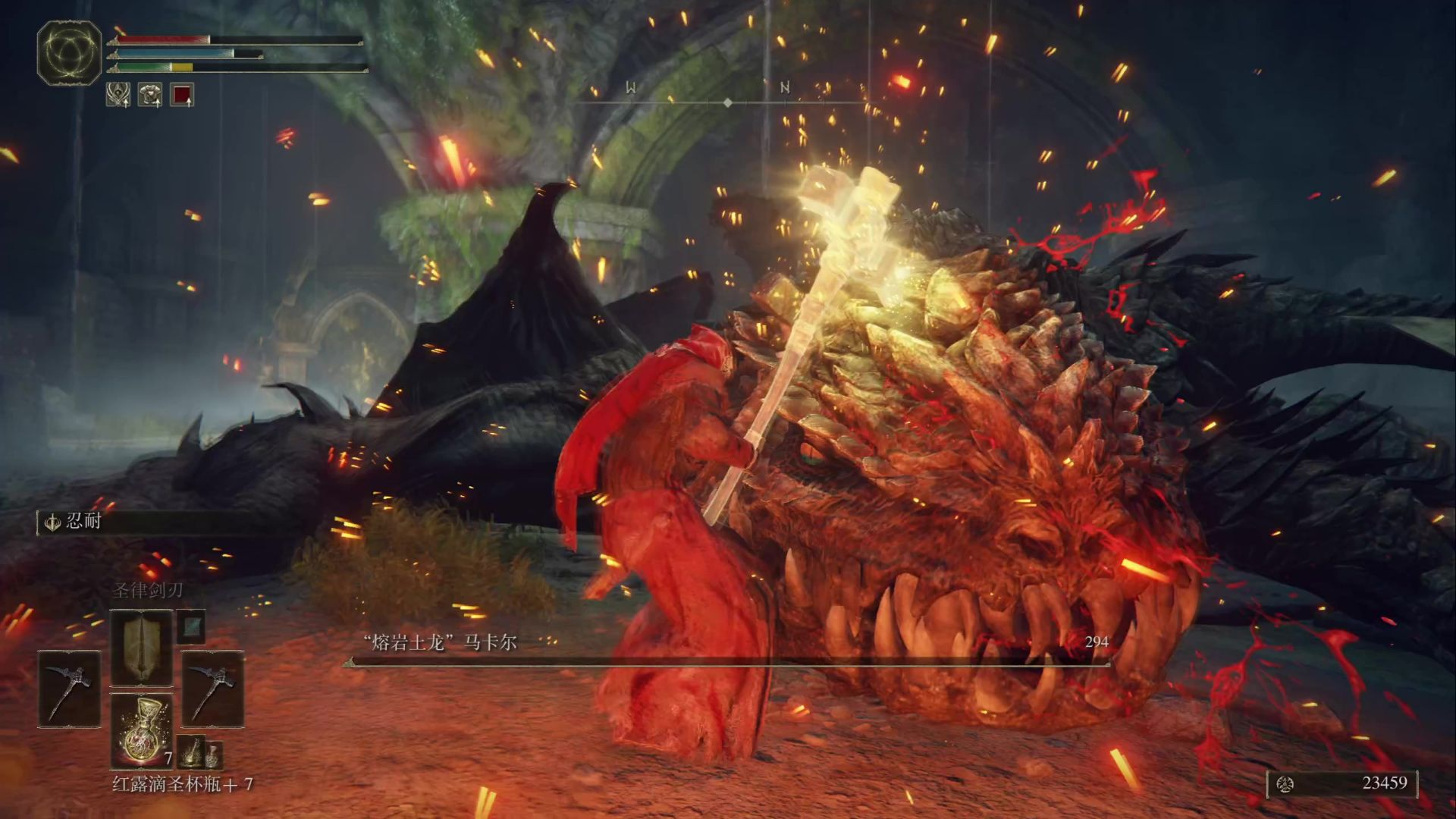Viewport: 1456px width, 819px height.
Task: Select the small glowing wand quick-item slot
Action: pyautogui.click(x=193, y=752)
